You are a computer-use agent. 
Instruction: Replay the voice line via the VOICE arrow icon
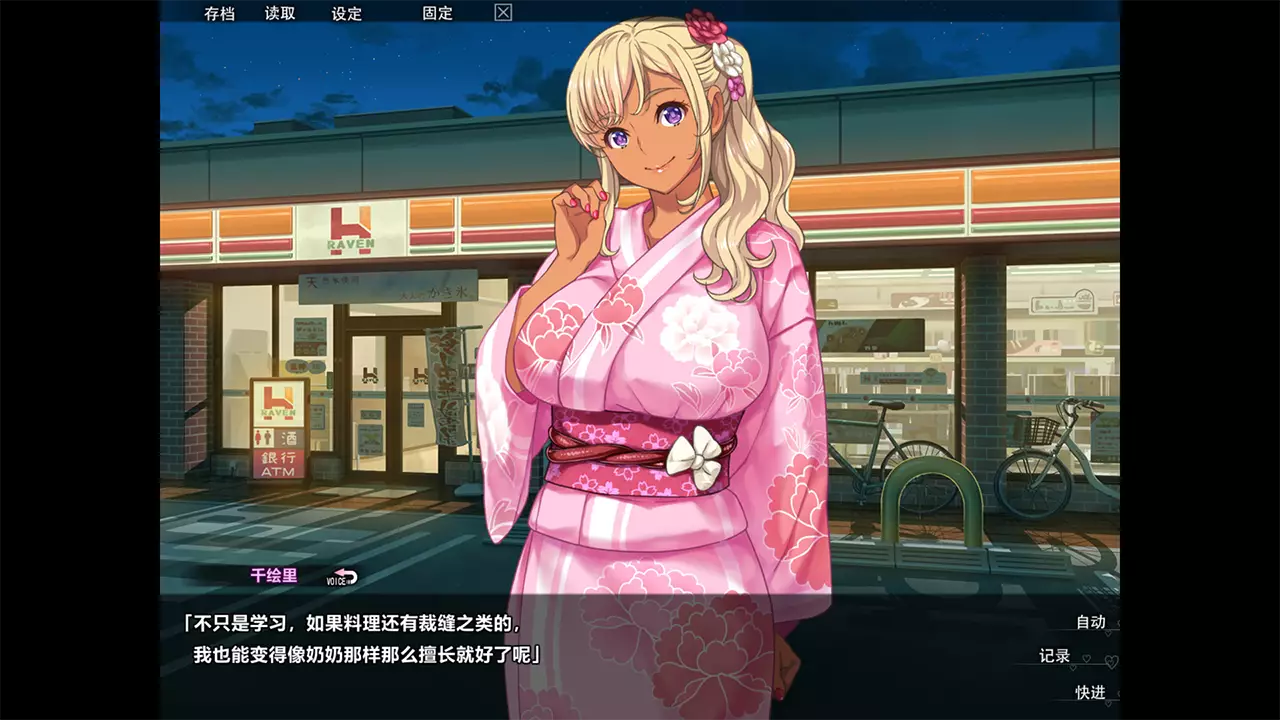[340, 577]
